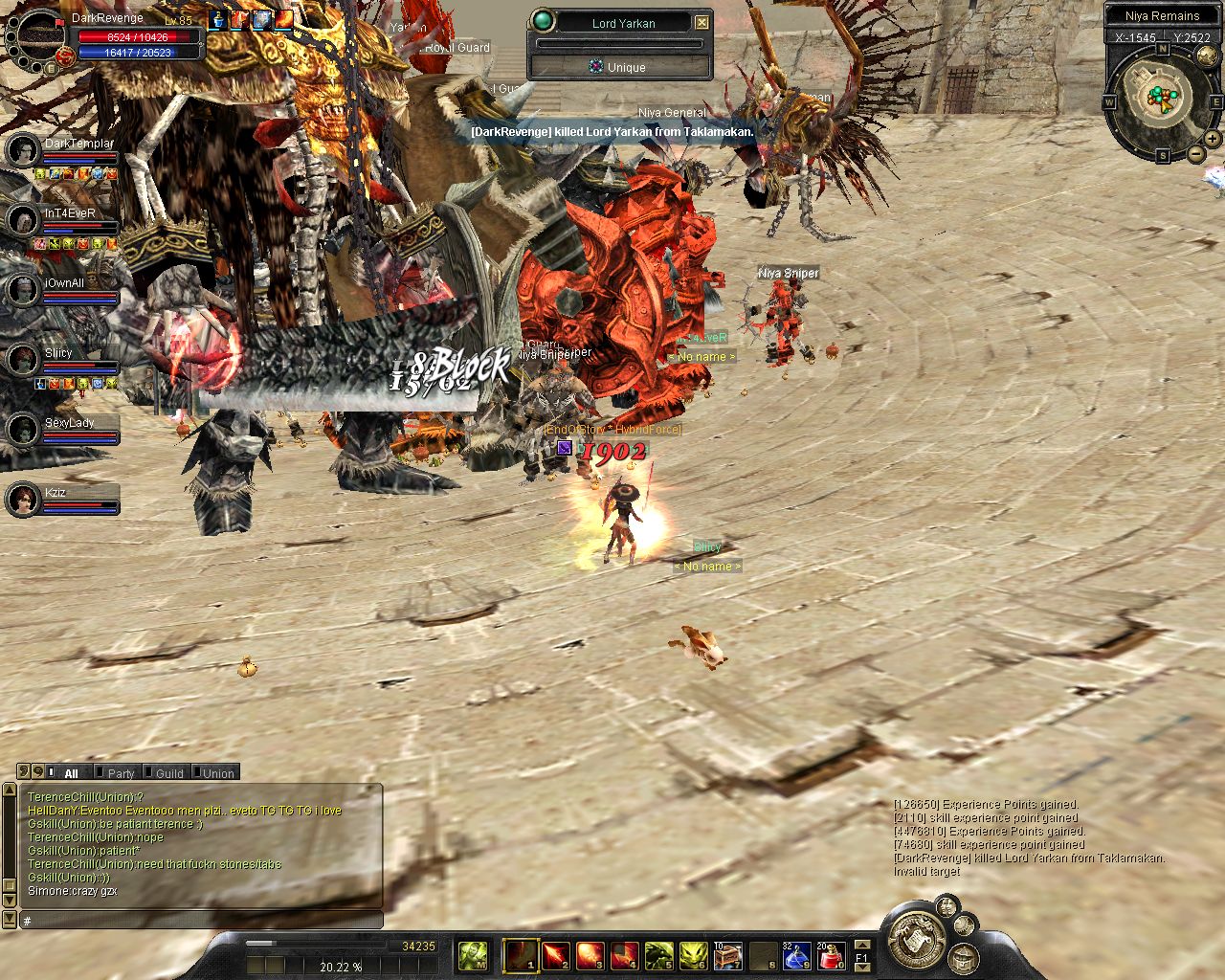Select party member Kziz's portrait

[23, 499]
